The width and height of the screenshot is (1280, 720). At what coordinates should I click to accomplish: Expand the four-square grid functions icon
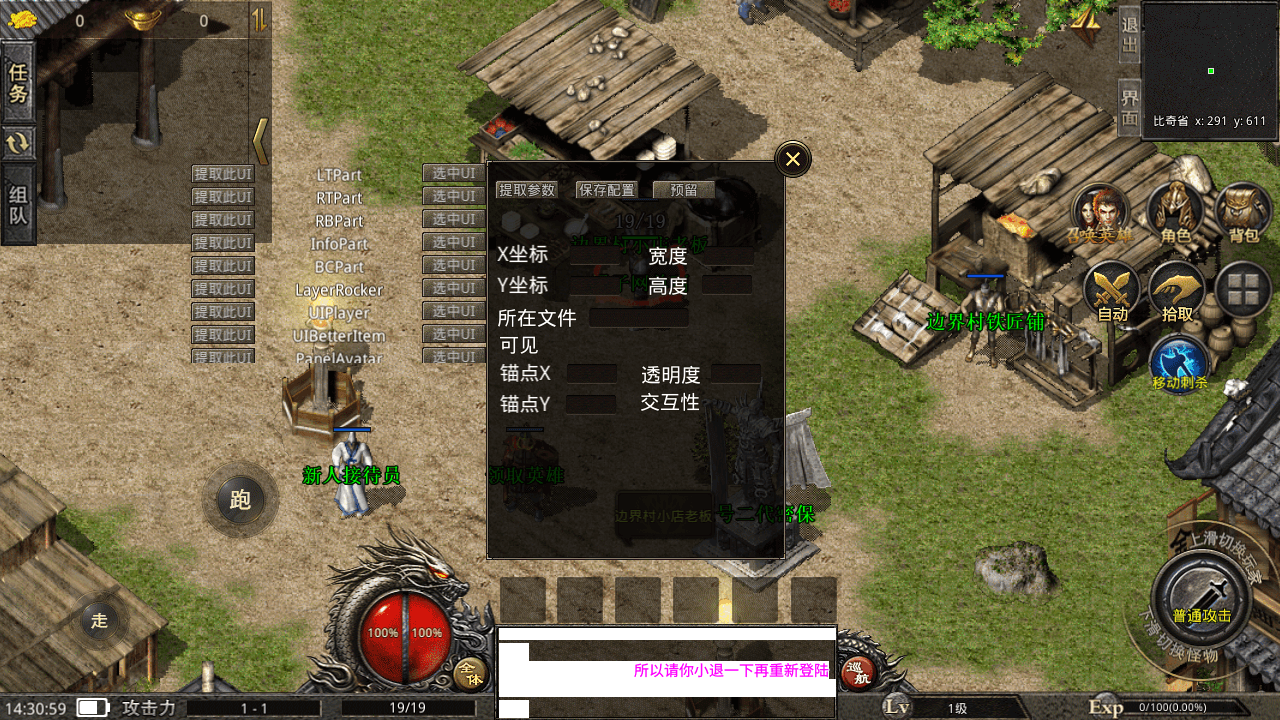tap(1243, 290)
